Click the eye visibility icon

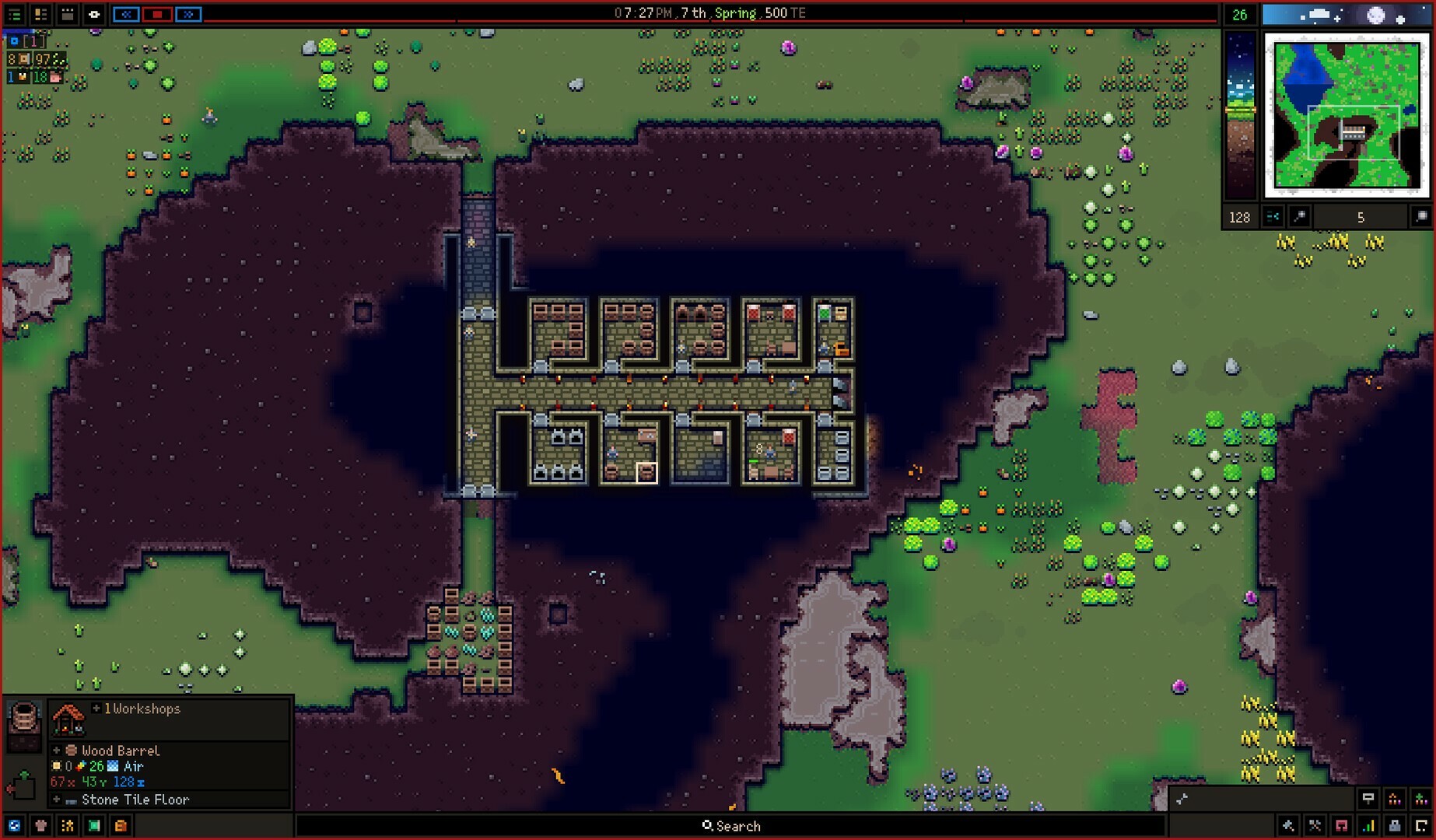(x=94, y=14)
